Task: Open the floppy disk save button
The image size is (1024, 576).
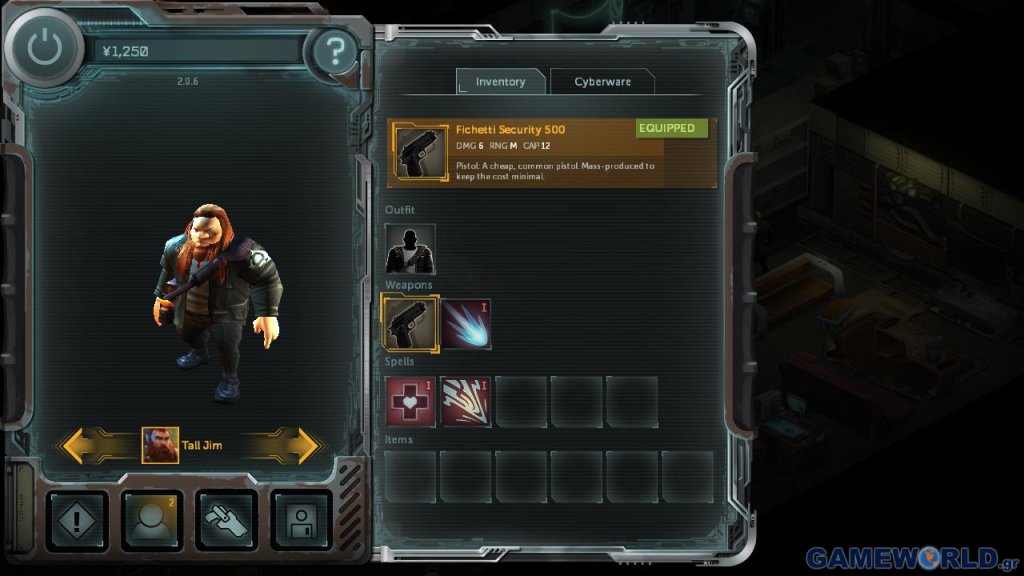Action: coord(301,520)
